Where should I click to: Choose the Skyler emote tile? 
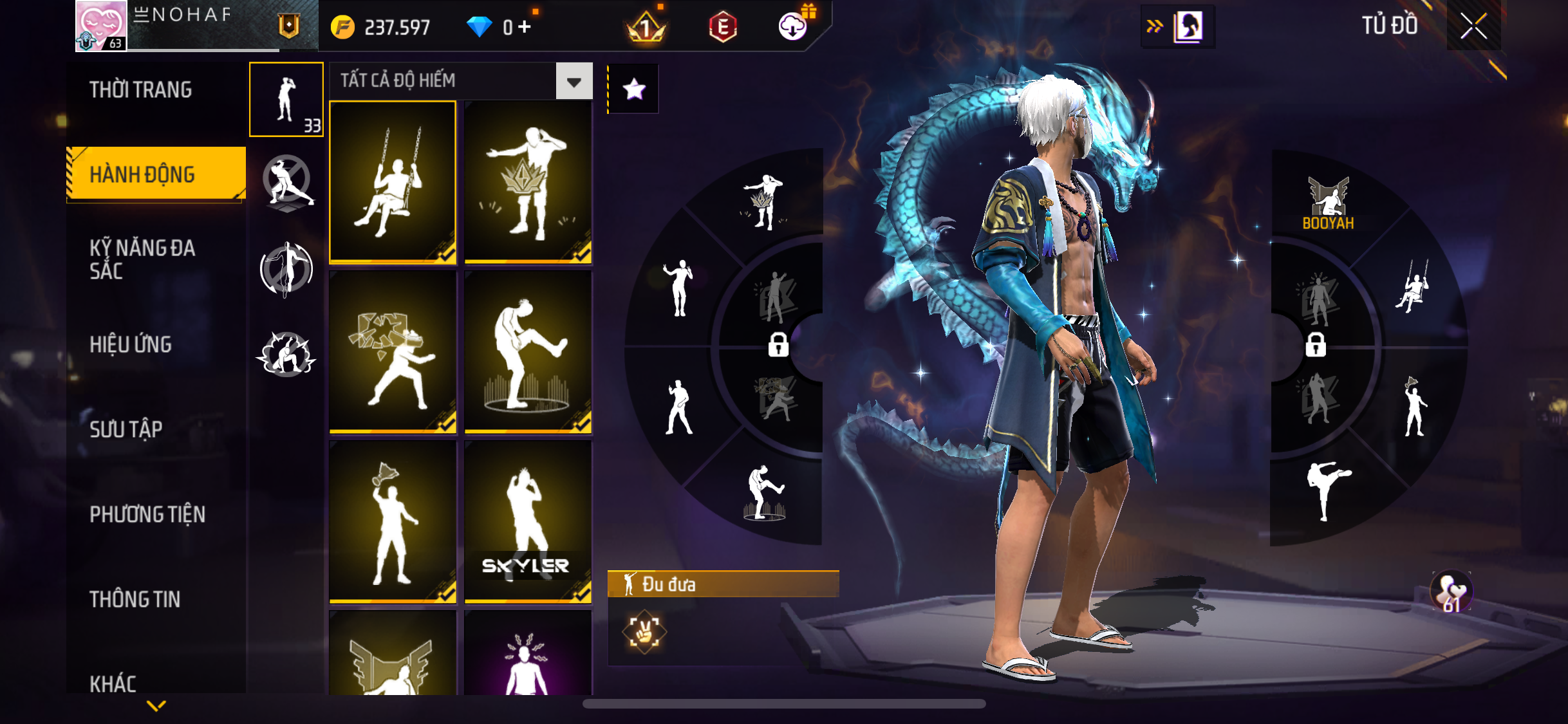pyautogui.click(x=528, y=522)
